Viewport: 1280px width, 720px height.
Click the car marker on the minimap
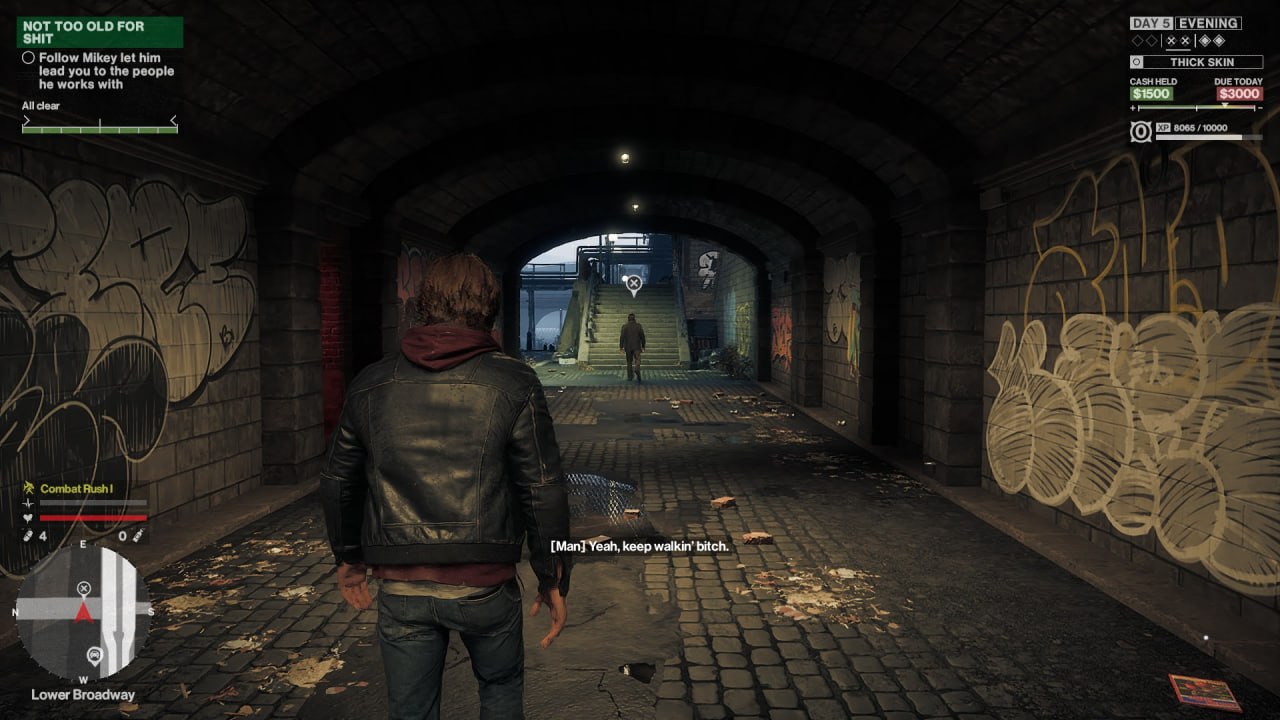(x=94, y=656)
